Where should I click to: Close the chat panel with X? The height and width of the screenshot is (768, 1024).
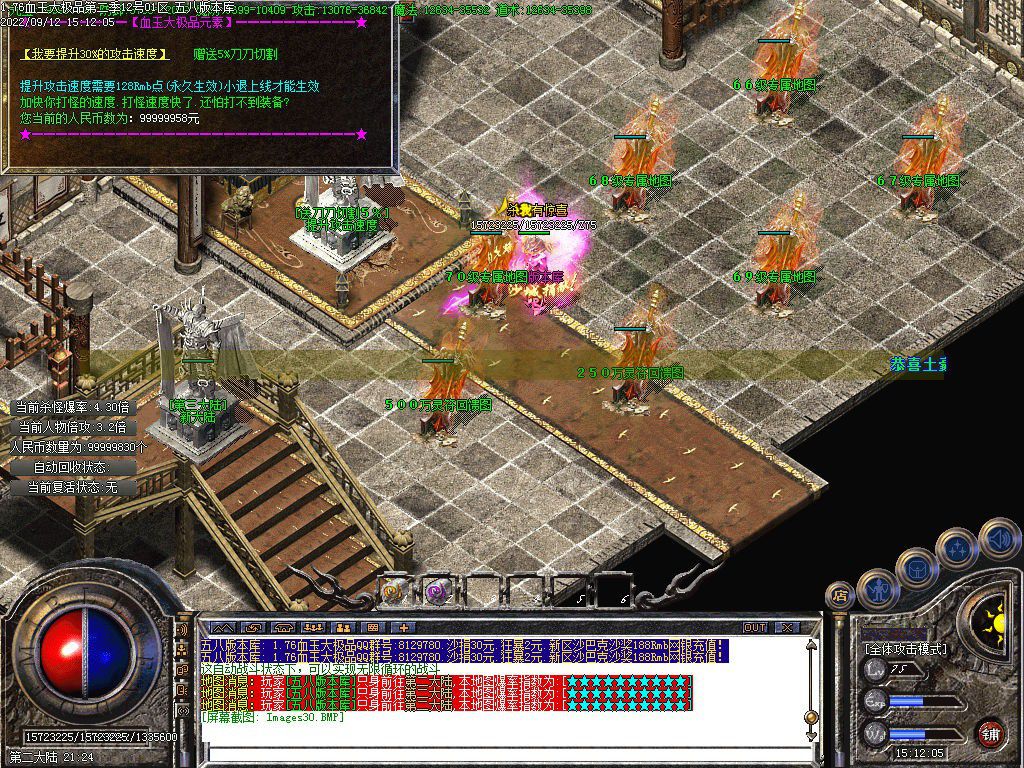tap(788, 628)
